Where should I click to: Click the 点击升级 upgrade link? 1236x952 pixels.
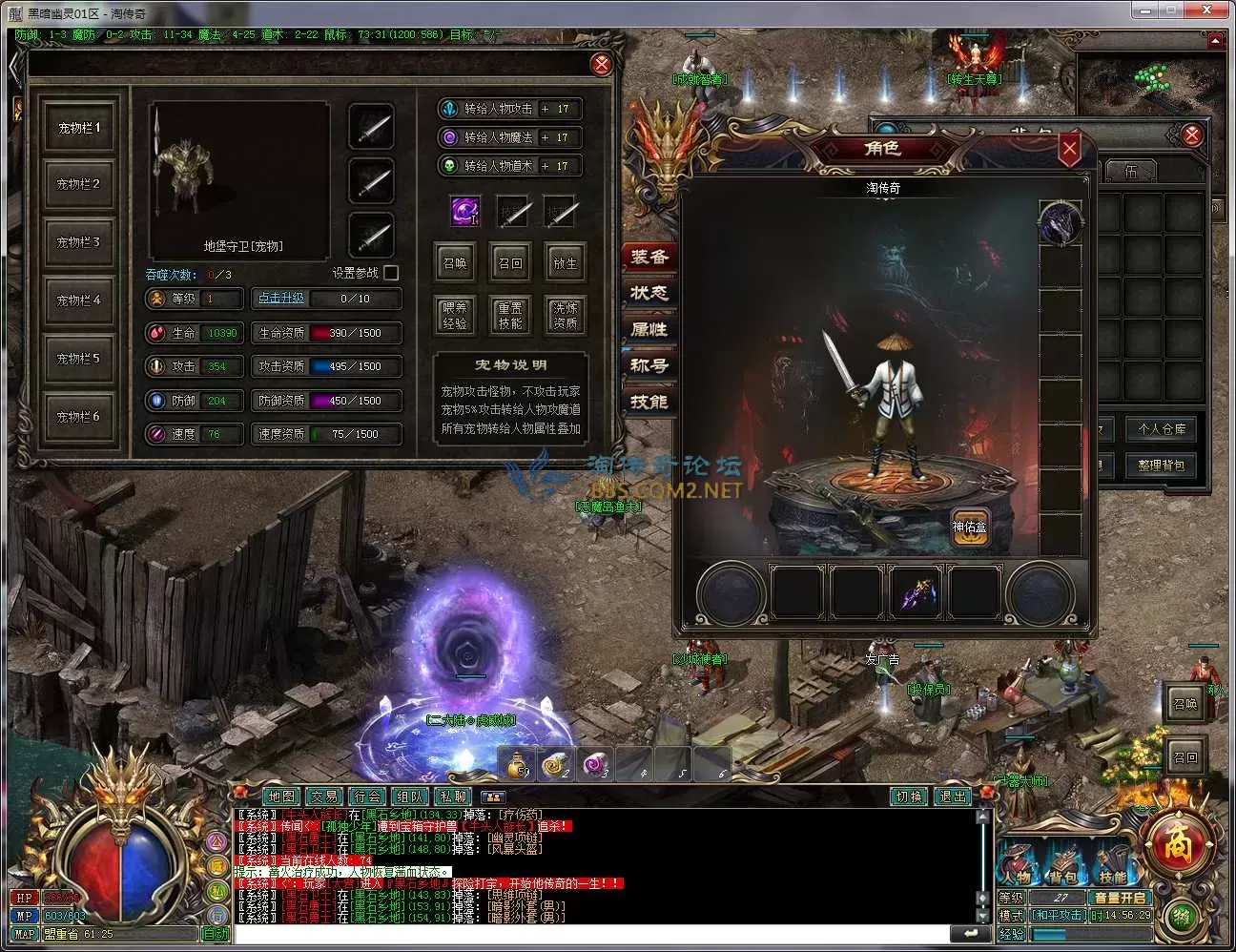(x=281, y=299)
